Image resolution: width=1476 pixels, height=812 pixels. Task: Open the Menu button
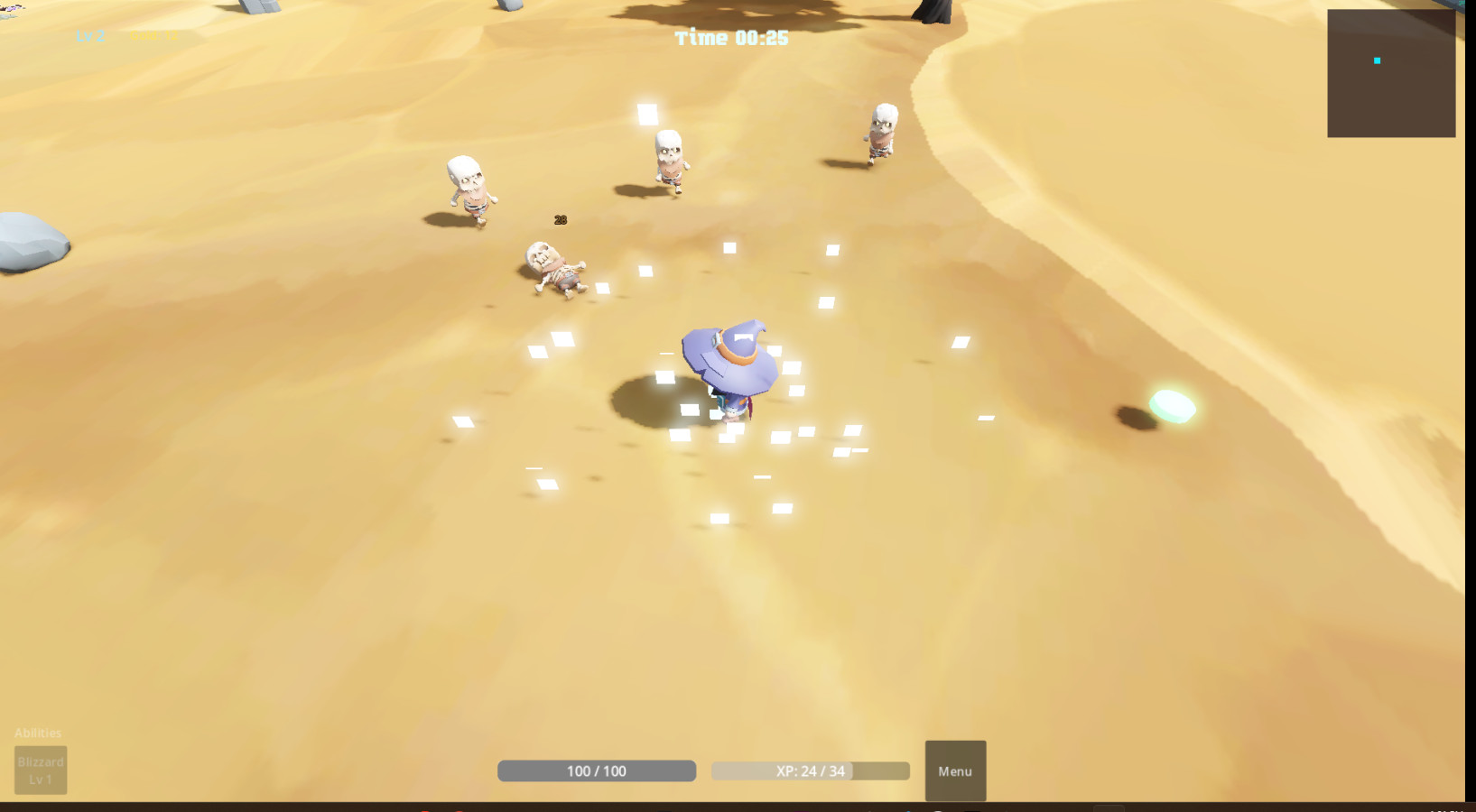click(955, 770)
